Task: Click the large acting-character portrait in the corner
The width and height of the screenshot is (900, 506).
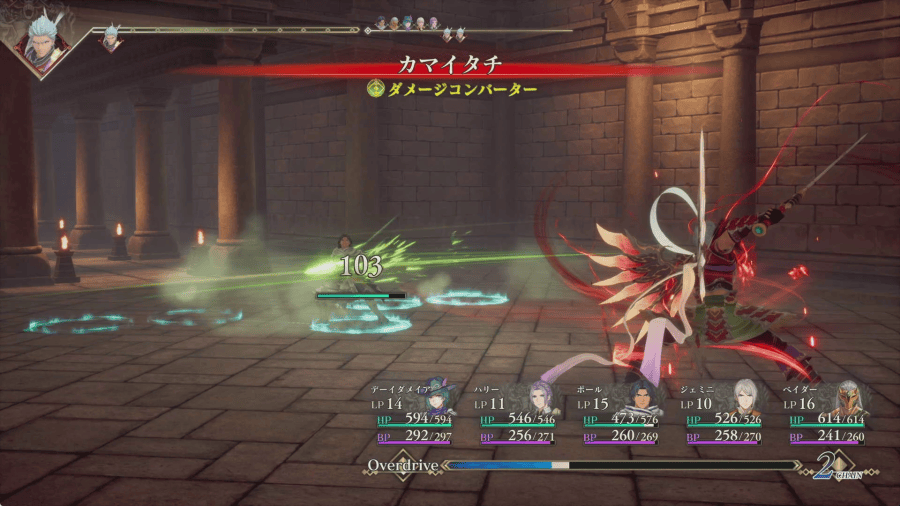Action: click(x=40, y=38)
